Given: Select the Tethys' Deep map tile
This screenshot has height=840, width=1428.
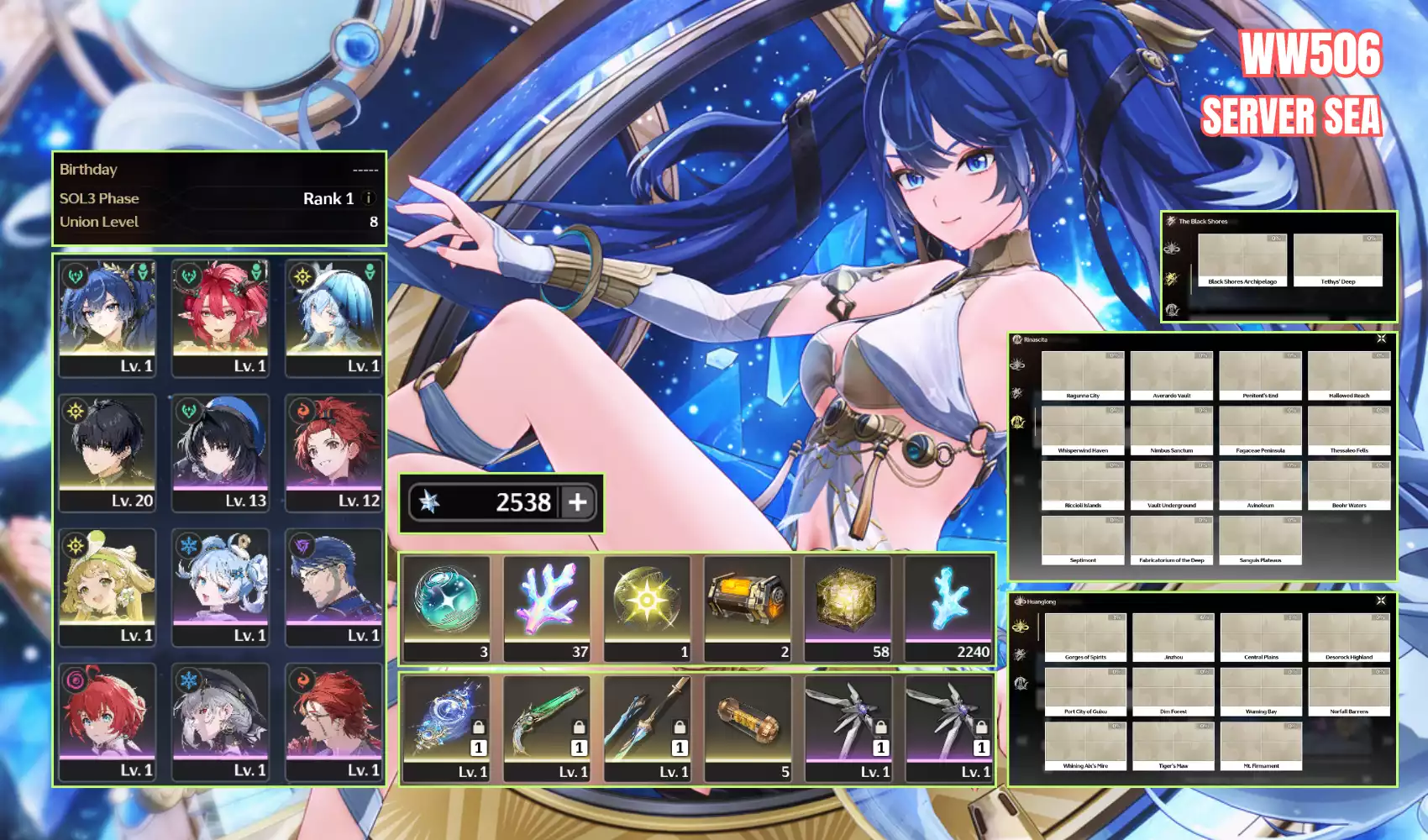Looking at the screenshot, I should (x=1337, y=260).
